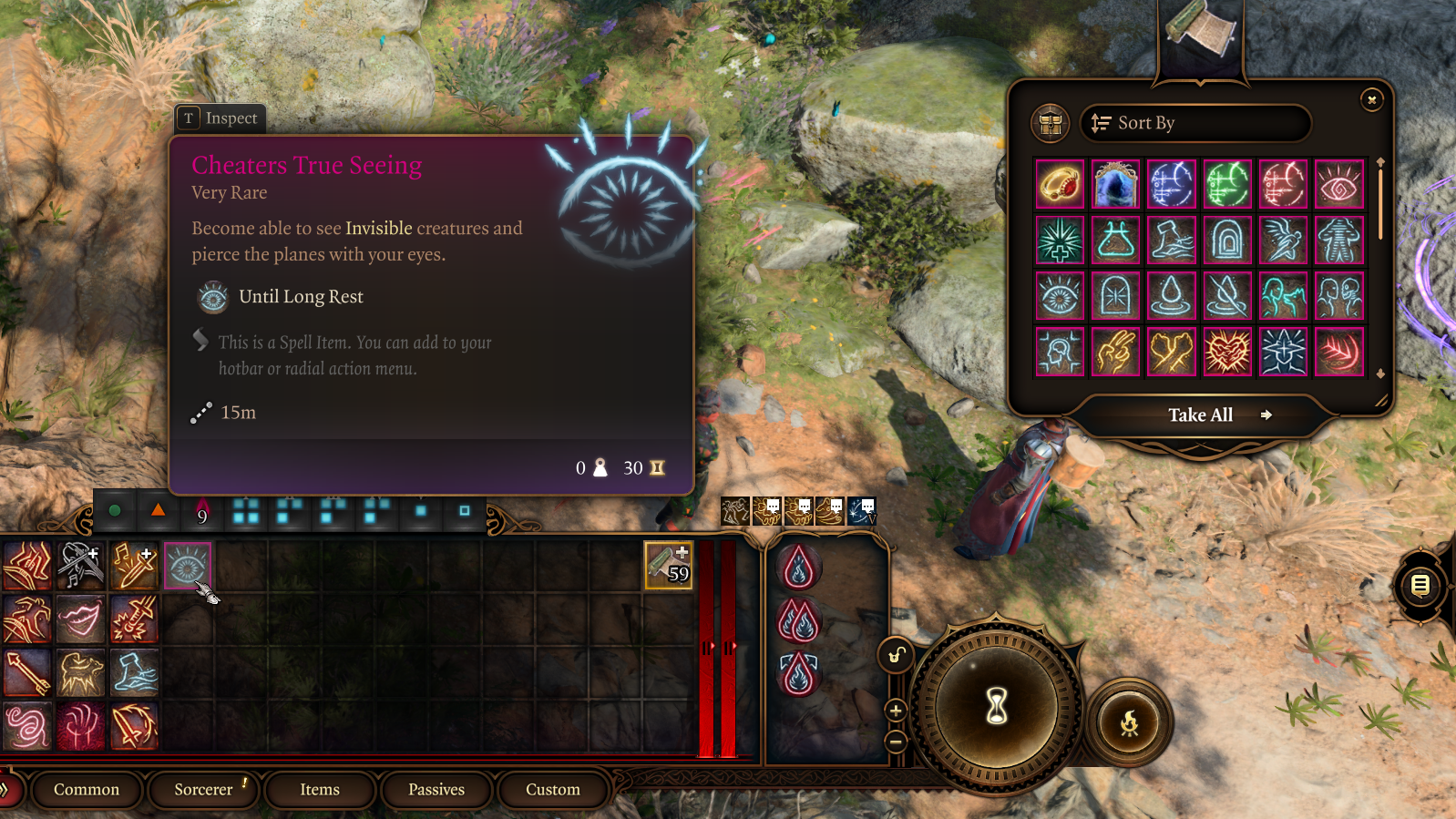Open the Sorcerer hotbar tab

pyautogui.click(x=203, y=790)
